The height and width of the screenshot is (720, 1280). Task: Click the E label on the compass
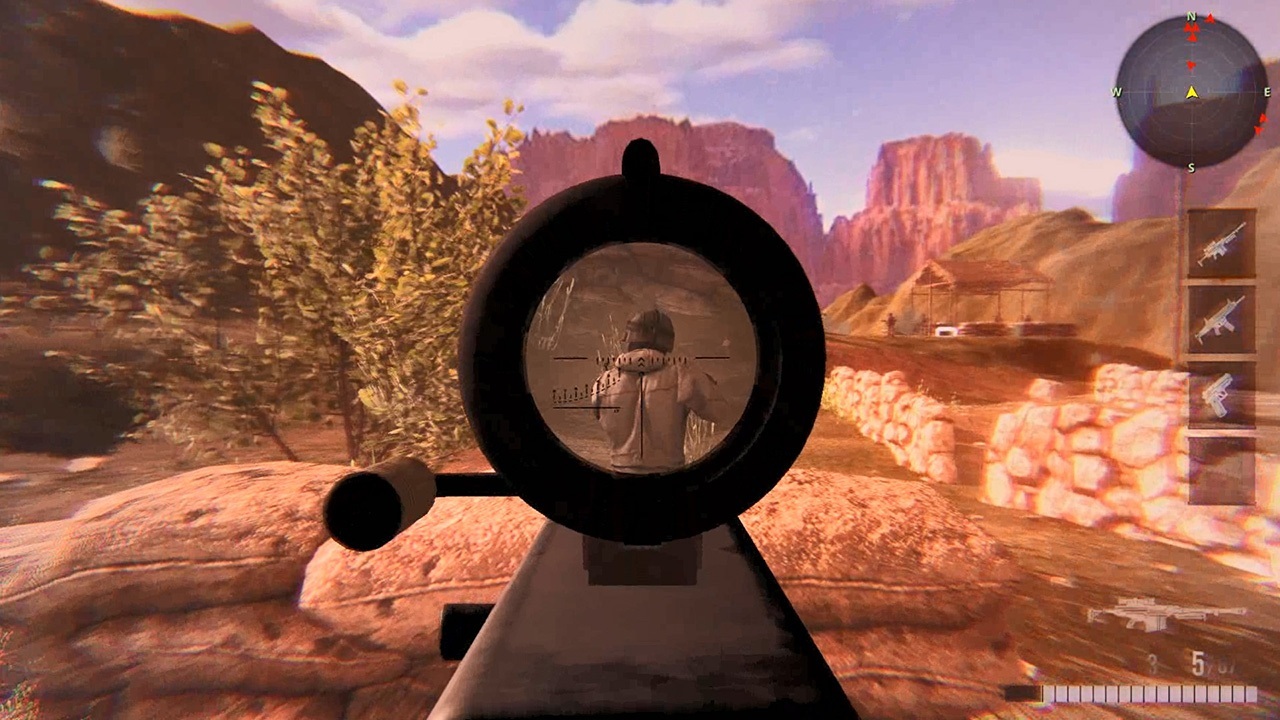(1268, 92)
